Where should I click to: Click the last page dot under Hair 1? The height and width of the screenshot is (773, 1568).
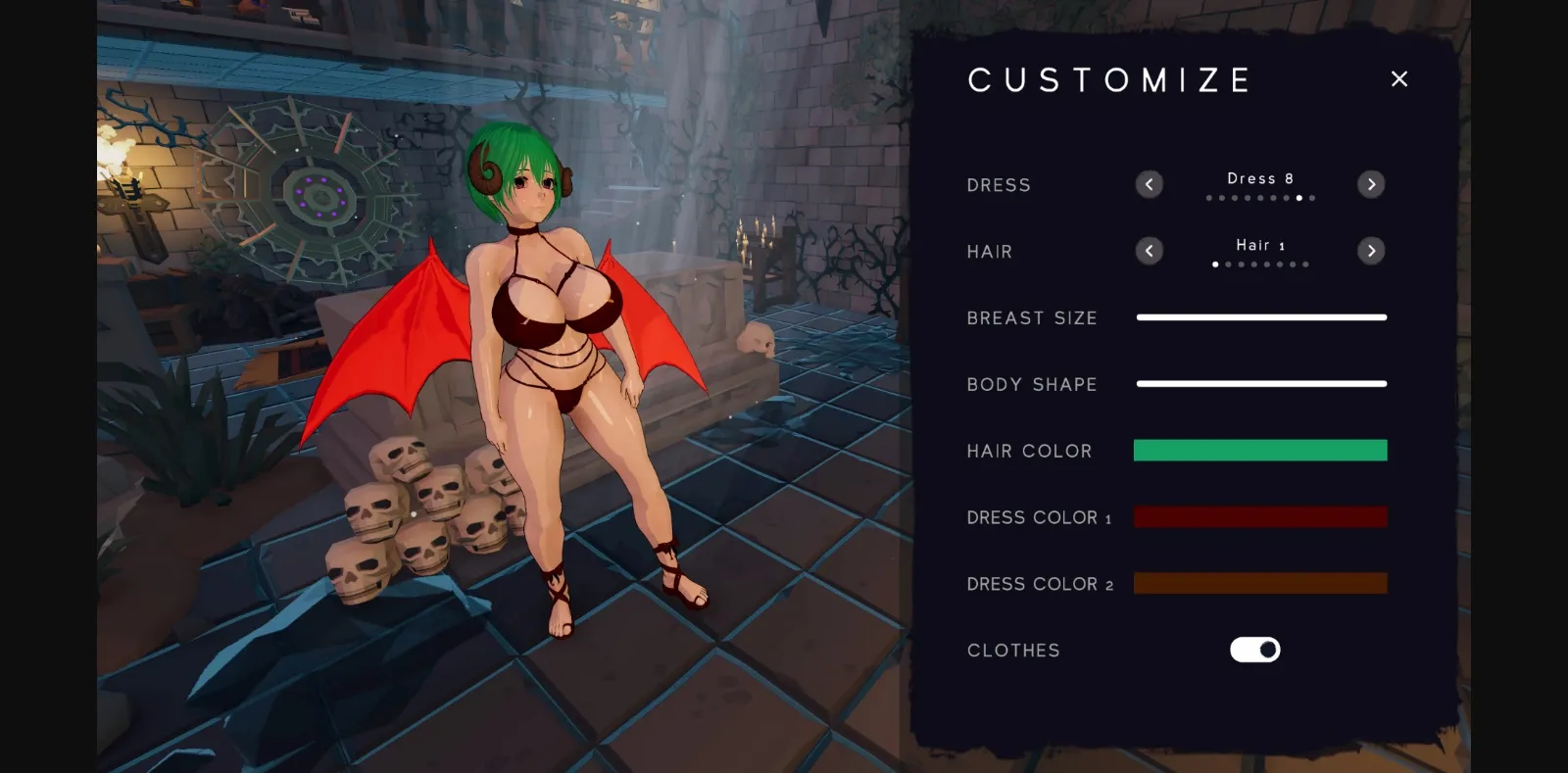[1306, 264]
